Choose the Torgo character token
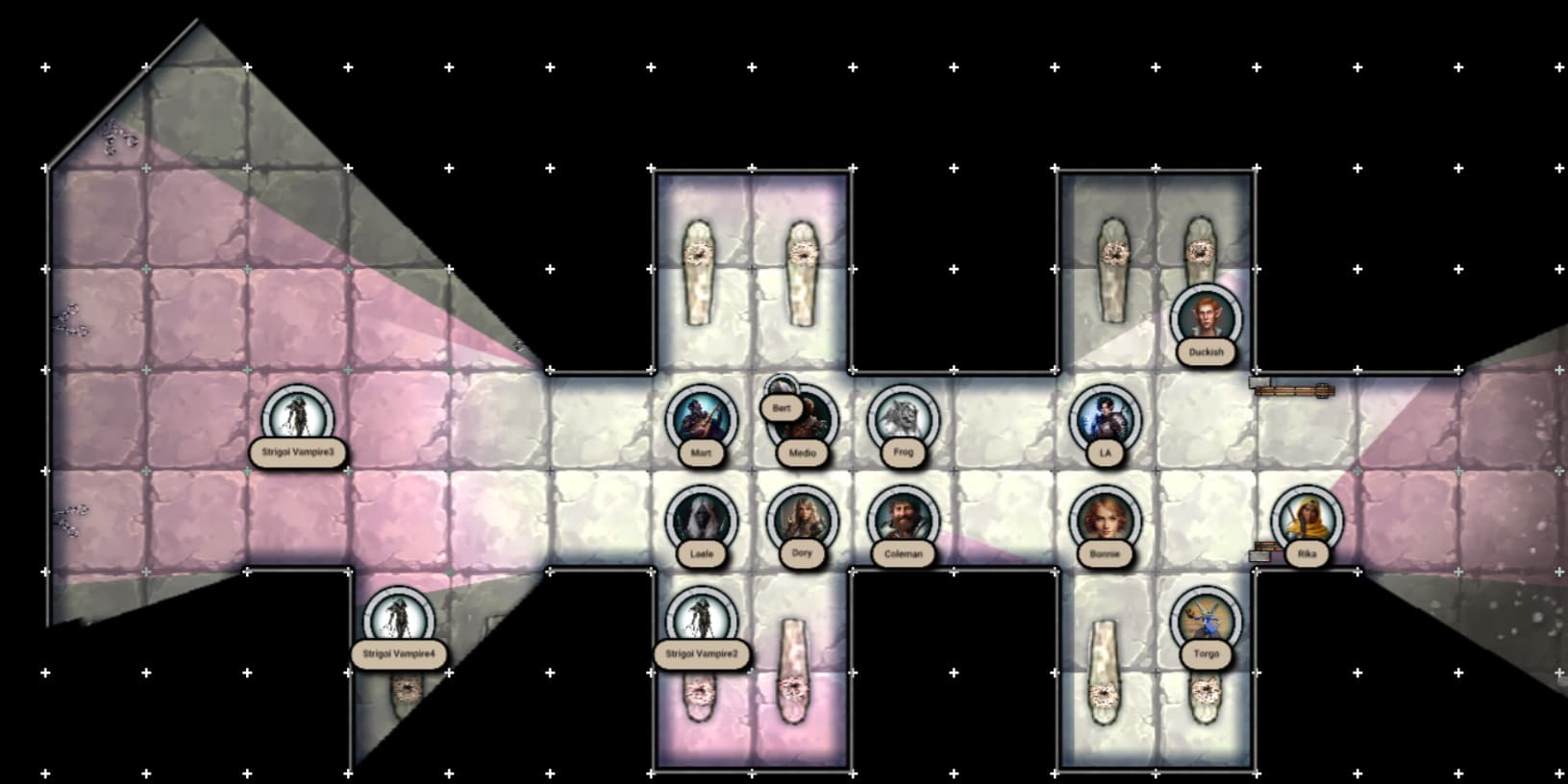1568x784 pixels. coord(1206,621)
